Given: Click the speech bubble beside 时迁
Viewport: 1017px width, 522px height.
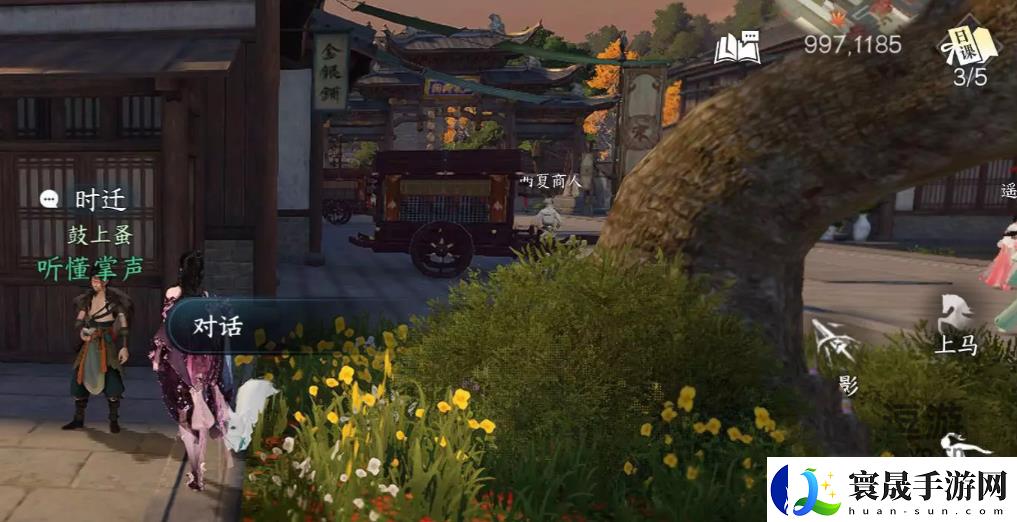Looking at the screenshot, I should 50,199.
